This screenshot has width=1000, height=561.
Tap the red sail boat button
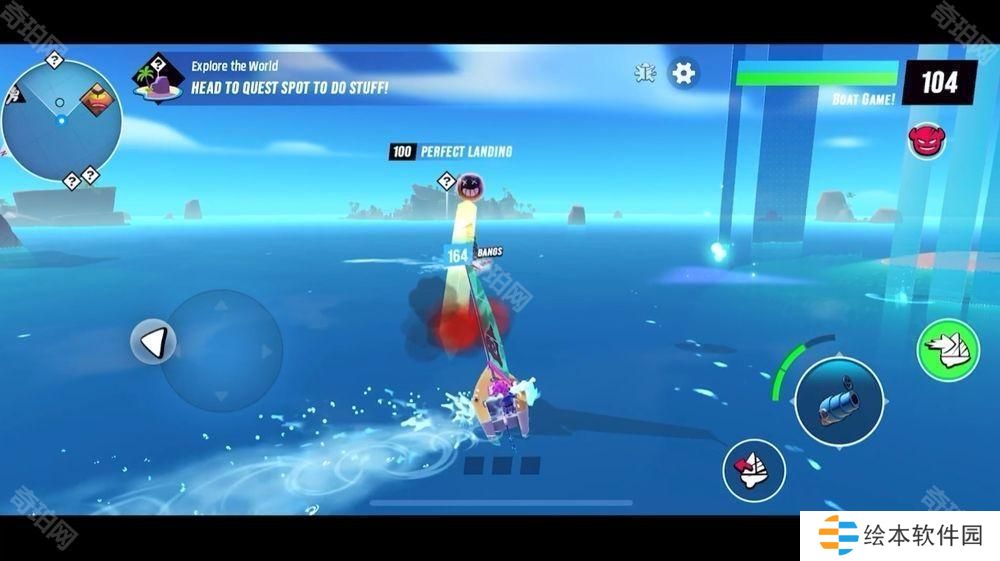(x=753, y=467)
